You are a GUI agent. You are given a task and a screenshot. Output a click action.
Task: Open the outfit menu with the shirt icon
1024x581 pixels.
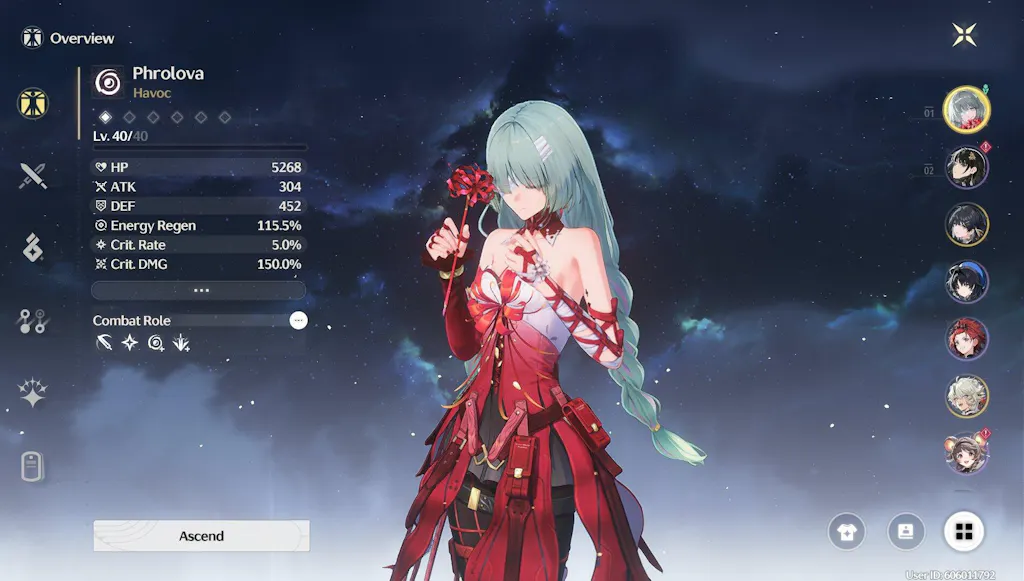847,531
